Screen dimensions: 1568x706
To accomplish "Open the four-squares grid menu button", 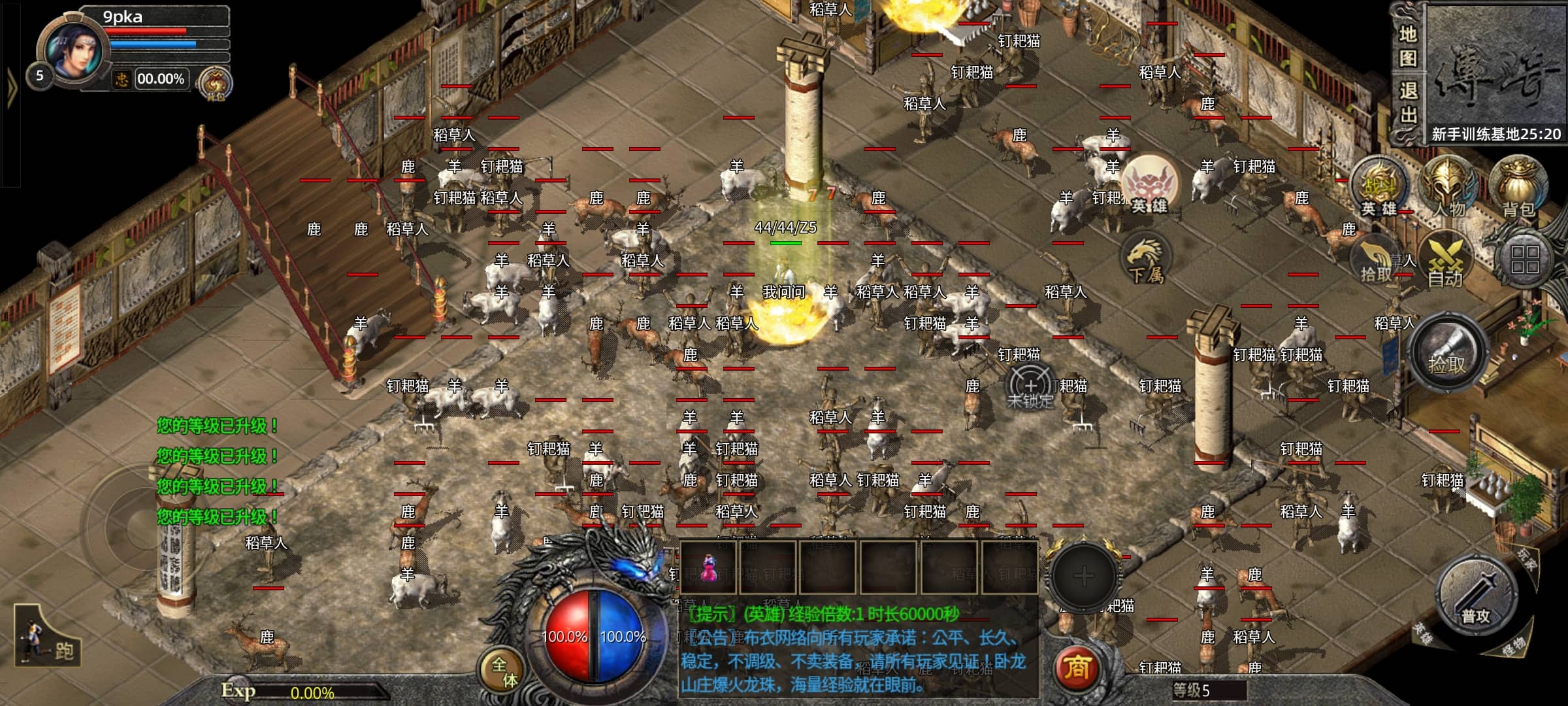I will pos(1524,260).
